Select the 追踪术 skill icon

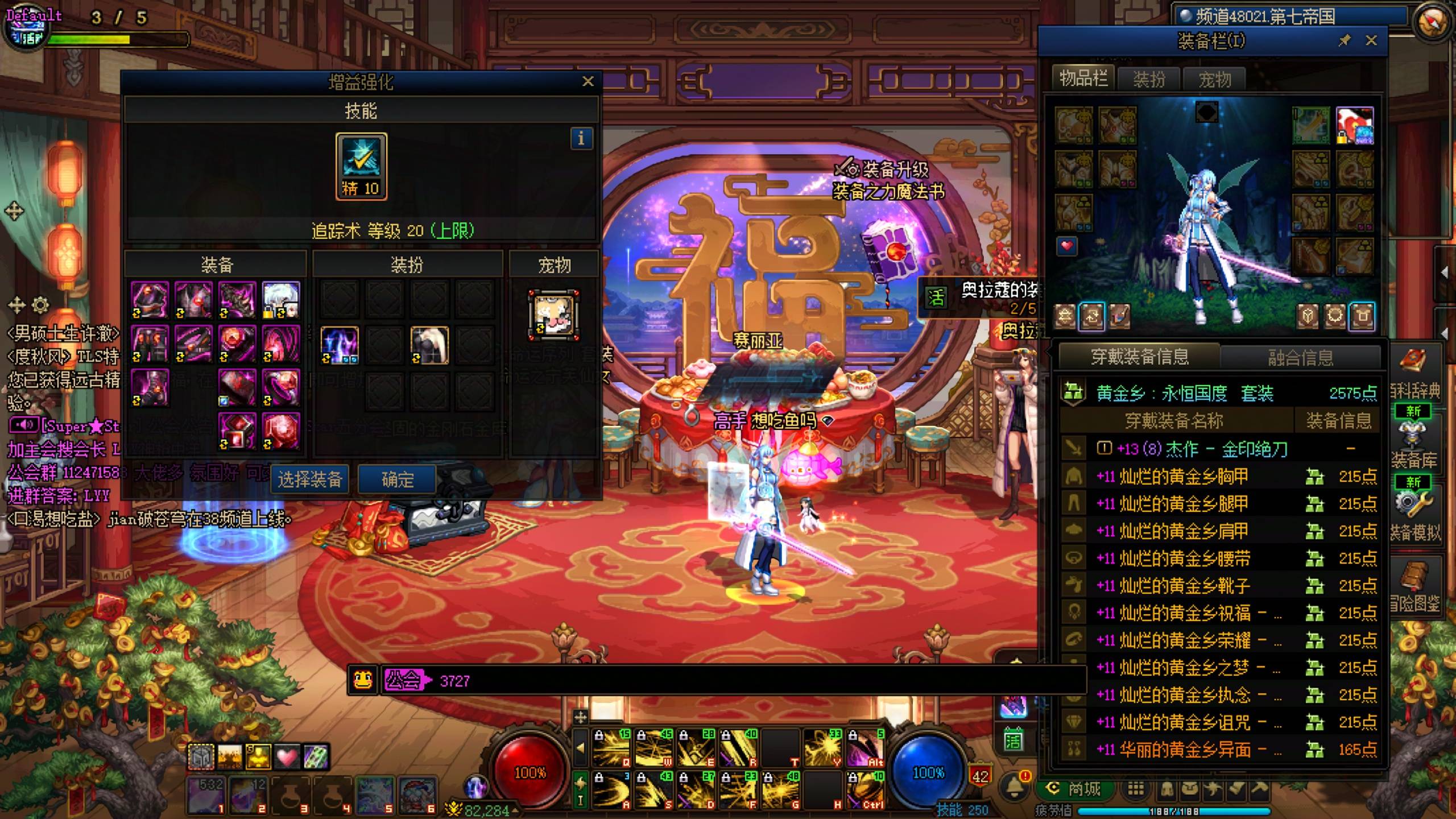(x=361, y=166)
